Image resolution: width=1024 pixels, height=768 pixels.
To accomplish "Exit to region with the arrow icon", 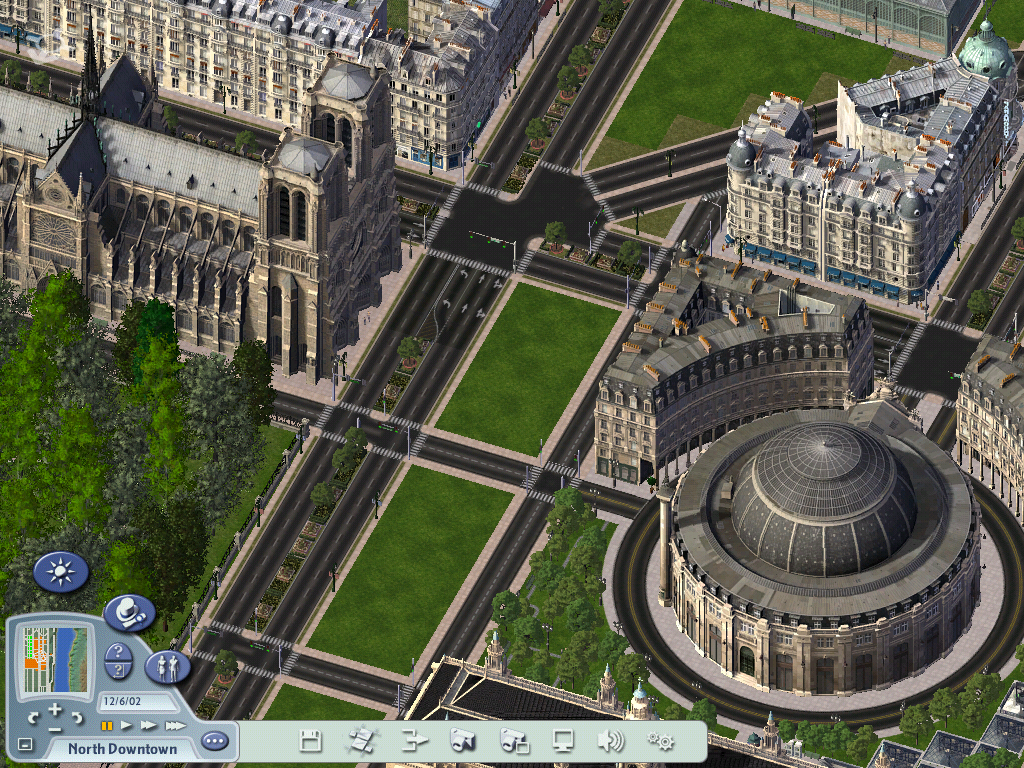I will (x=413, y=741).
